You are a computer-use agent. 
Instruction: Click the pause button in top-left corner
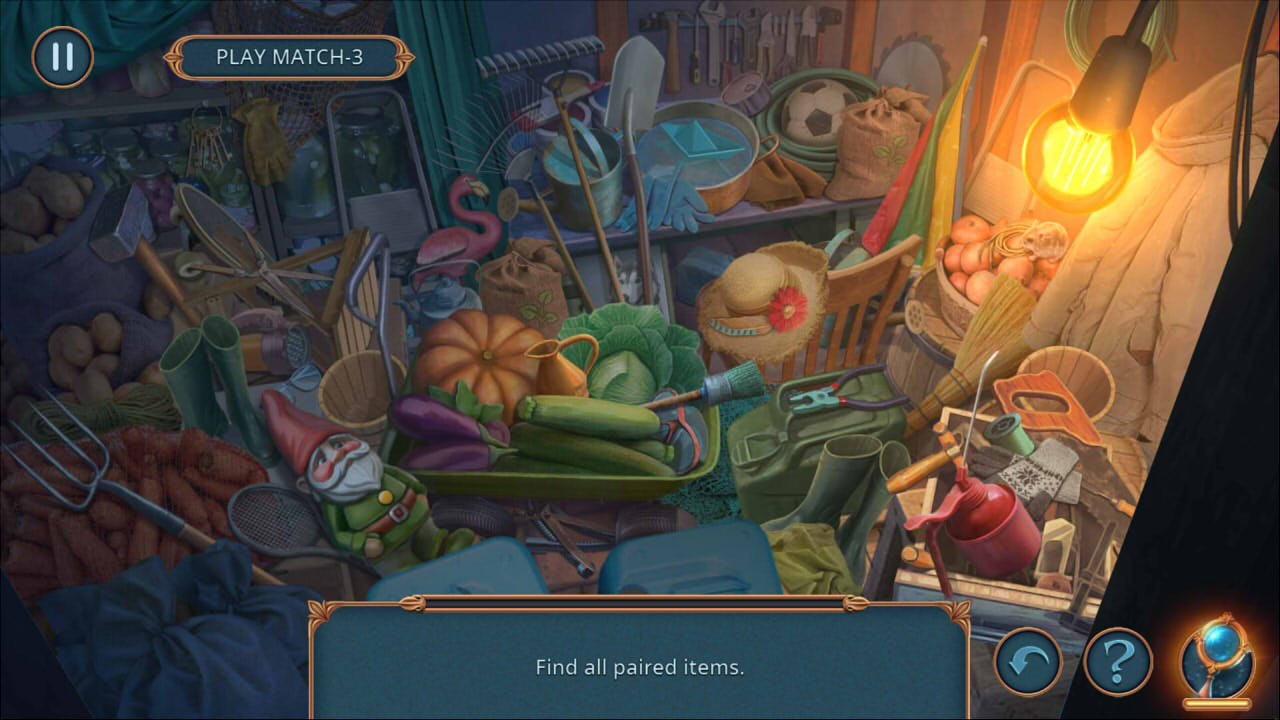tap(60, 57)
